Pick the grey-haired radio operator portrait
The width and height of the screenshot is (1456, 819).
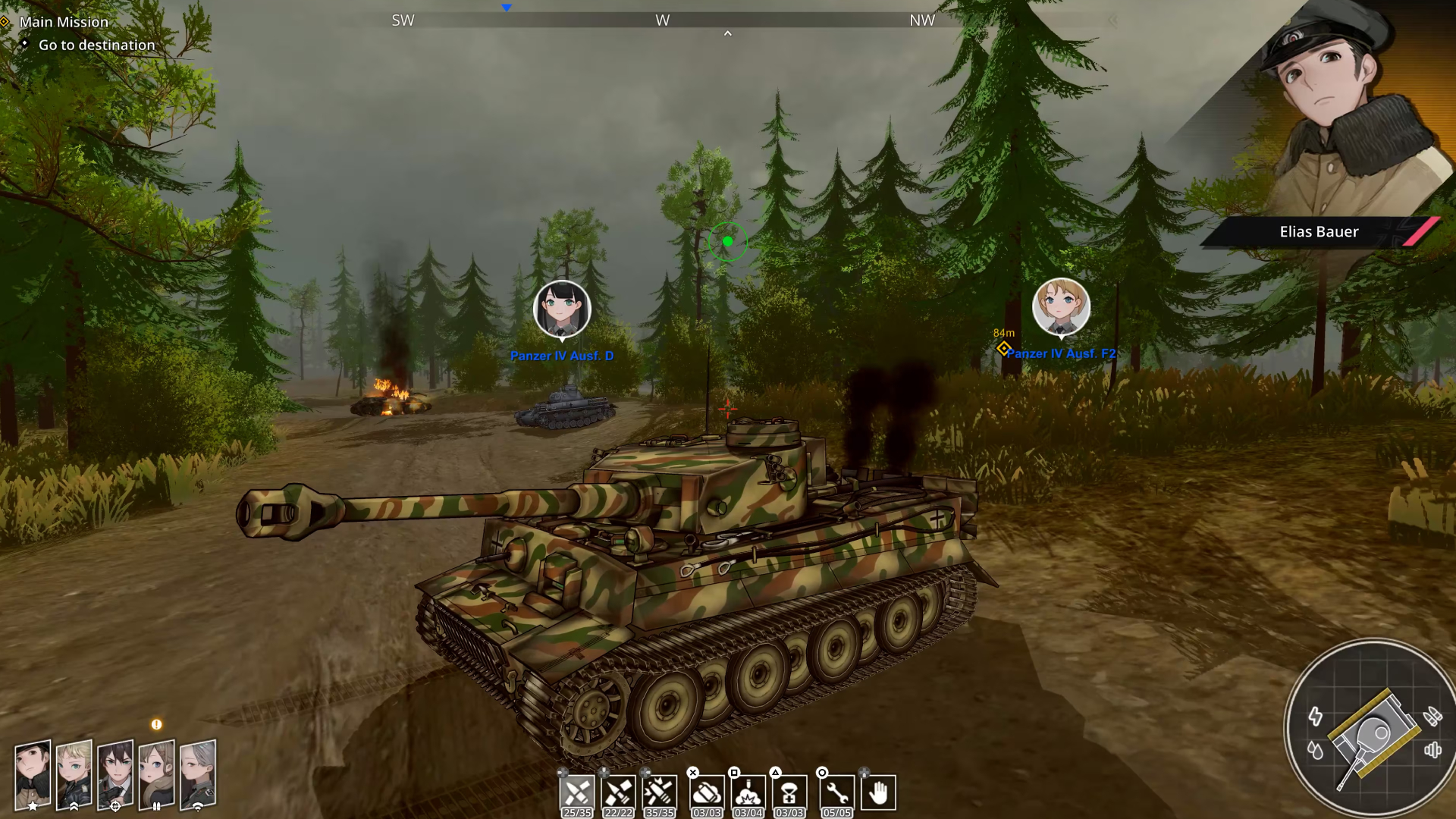198,773
